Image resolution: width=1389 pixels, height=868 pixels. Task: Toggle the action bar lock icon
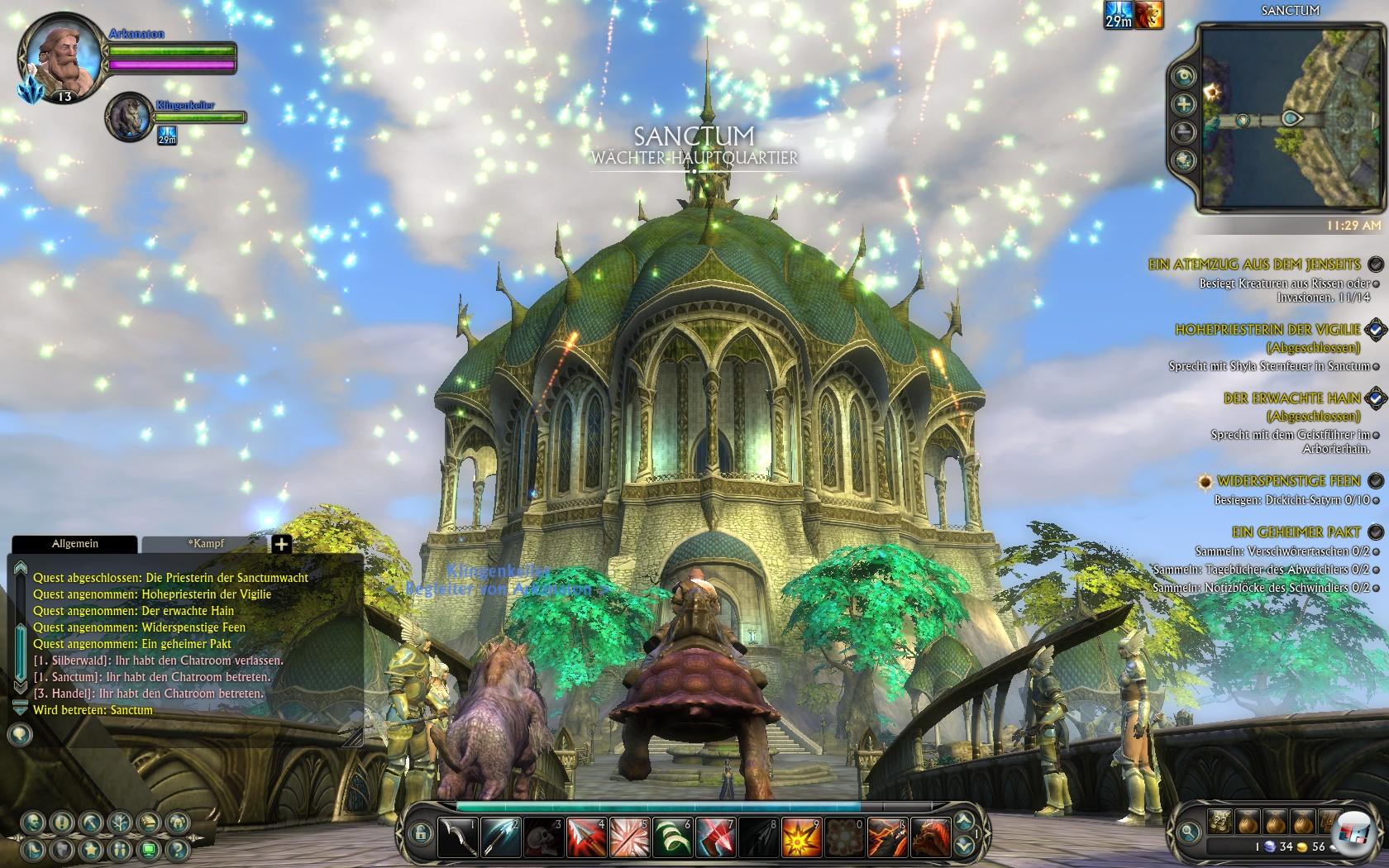point(419,831)
